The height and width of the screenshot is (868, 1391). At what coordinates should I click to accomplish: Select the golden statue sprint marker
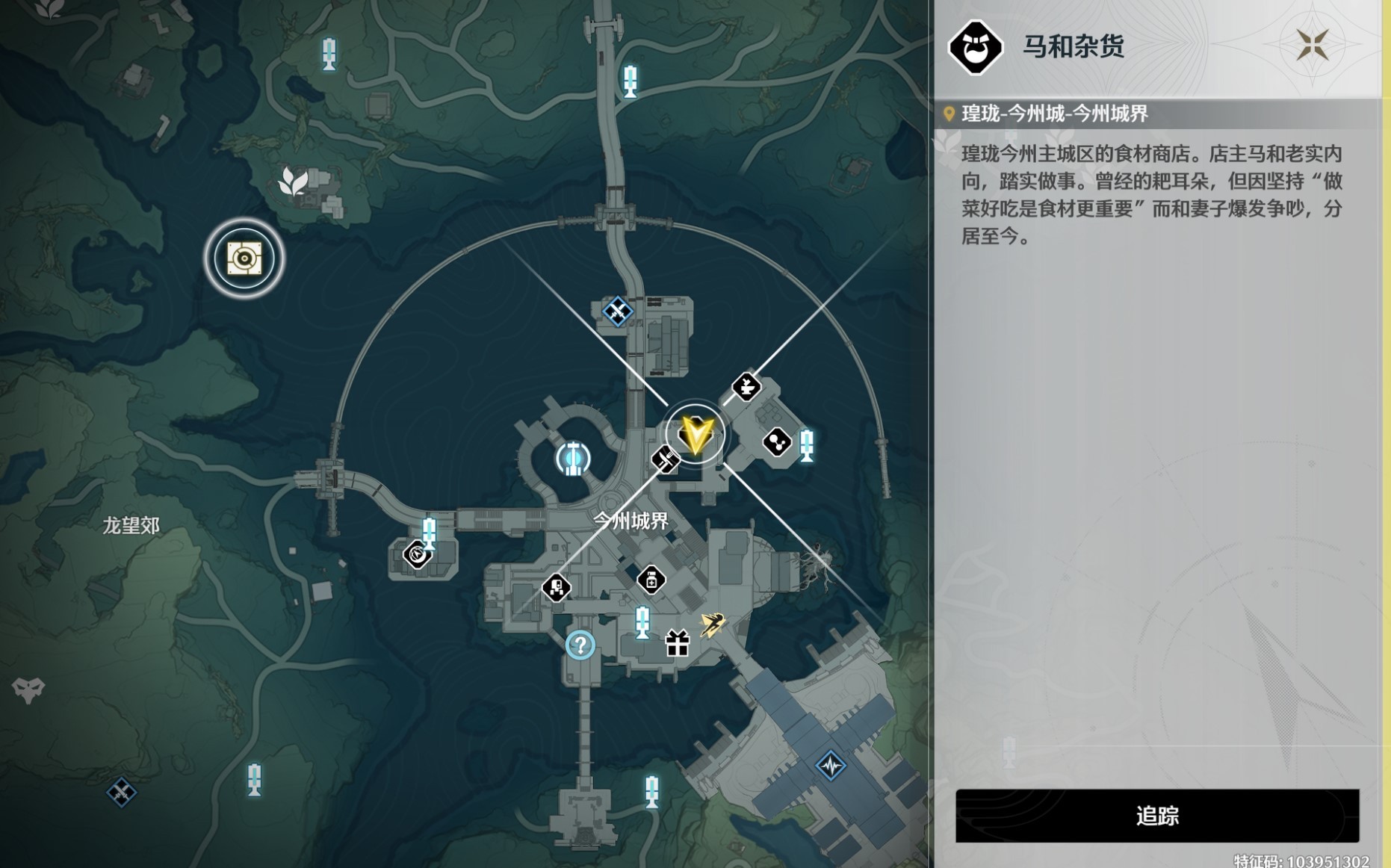click(x=713, y=624)
